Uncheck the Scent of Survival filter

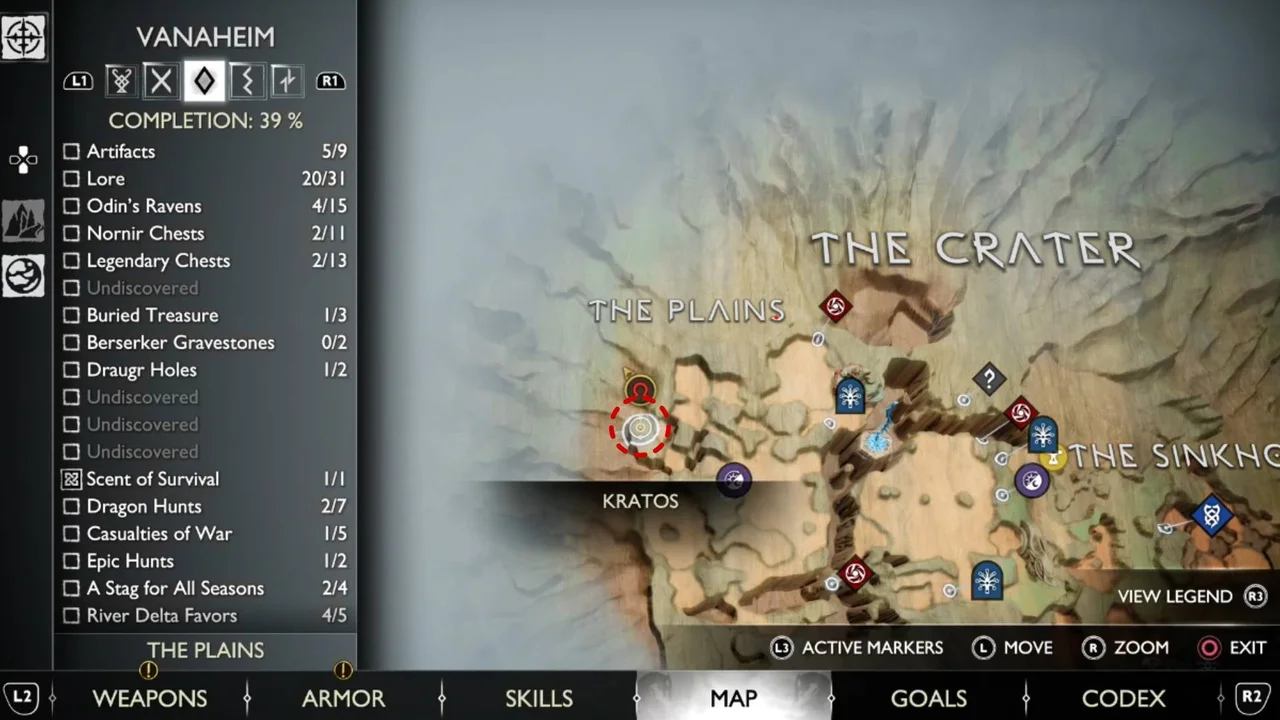[71, 479]
